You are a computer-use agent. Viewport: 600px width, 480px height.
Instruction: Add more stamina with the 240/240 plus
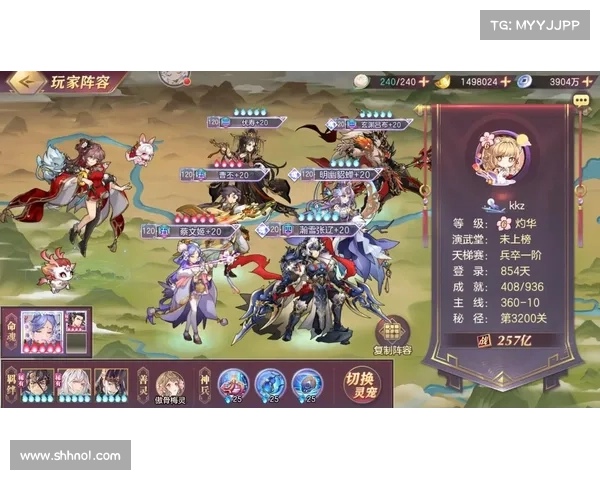pos(423,81)
